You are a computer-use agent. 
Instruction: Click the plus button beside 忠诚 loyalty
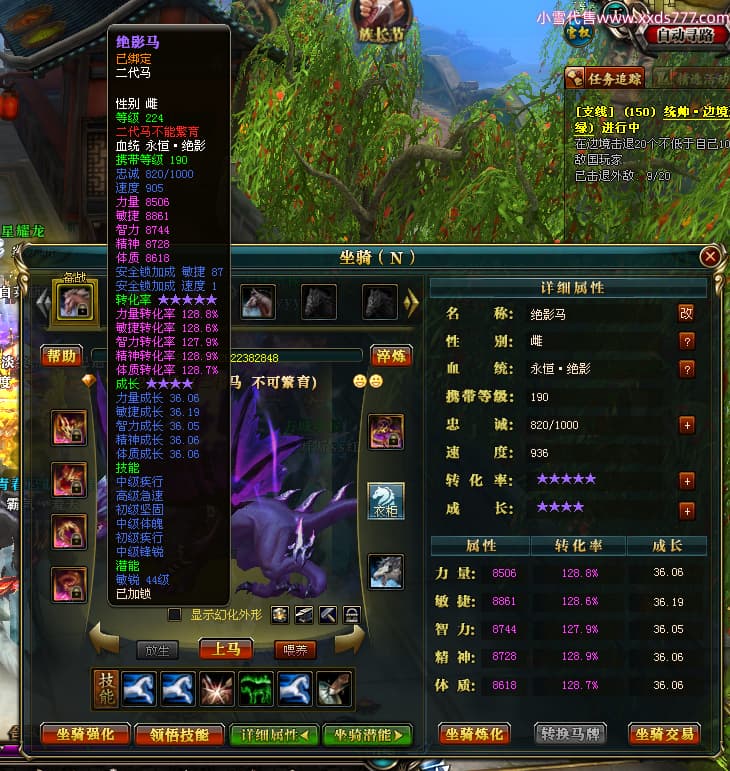pos(687,425)
